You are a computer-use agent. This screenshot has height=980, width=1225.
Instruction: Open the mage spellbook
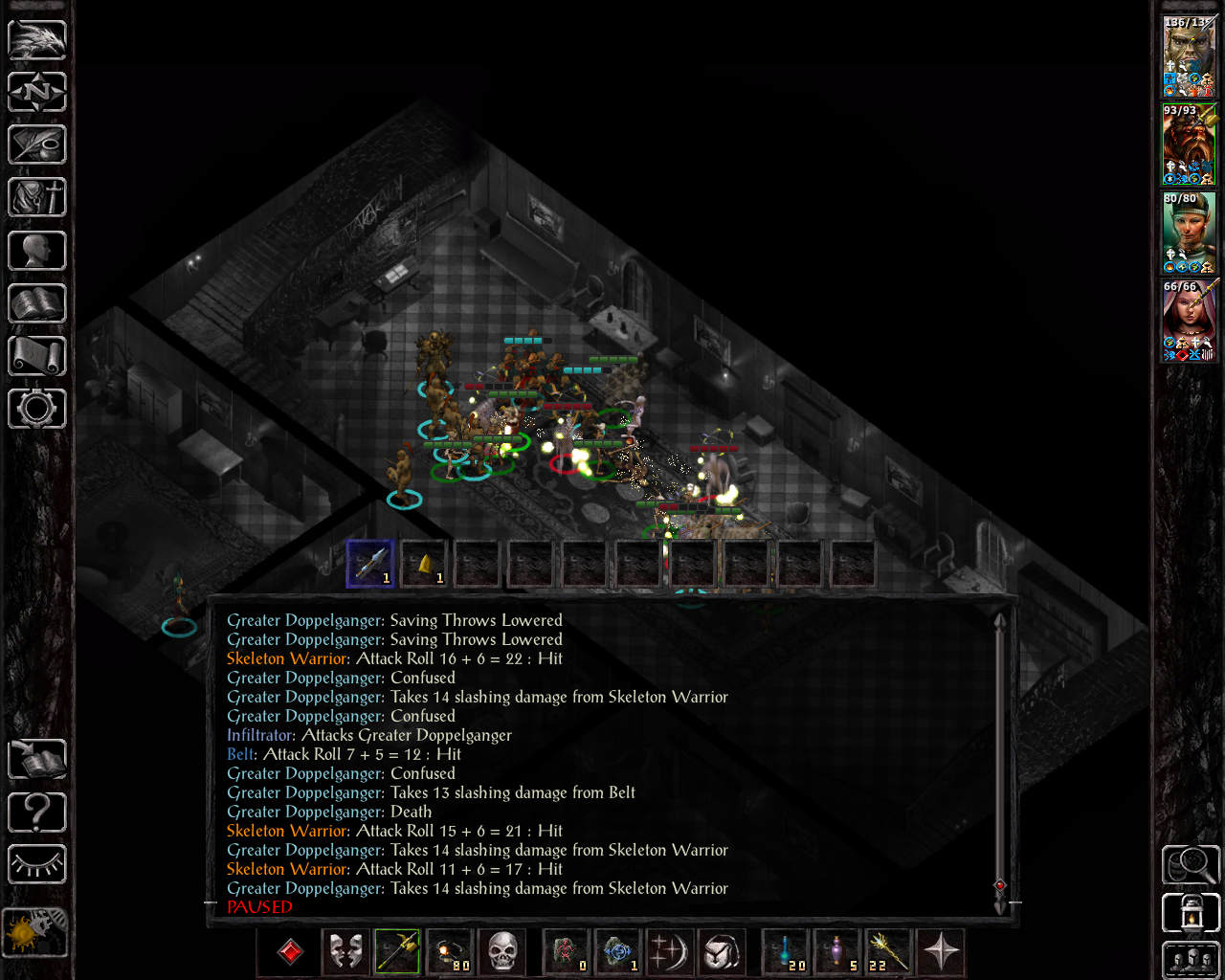pos(36,302)
